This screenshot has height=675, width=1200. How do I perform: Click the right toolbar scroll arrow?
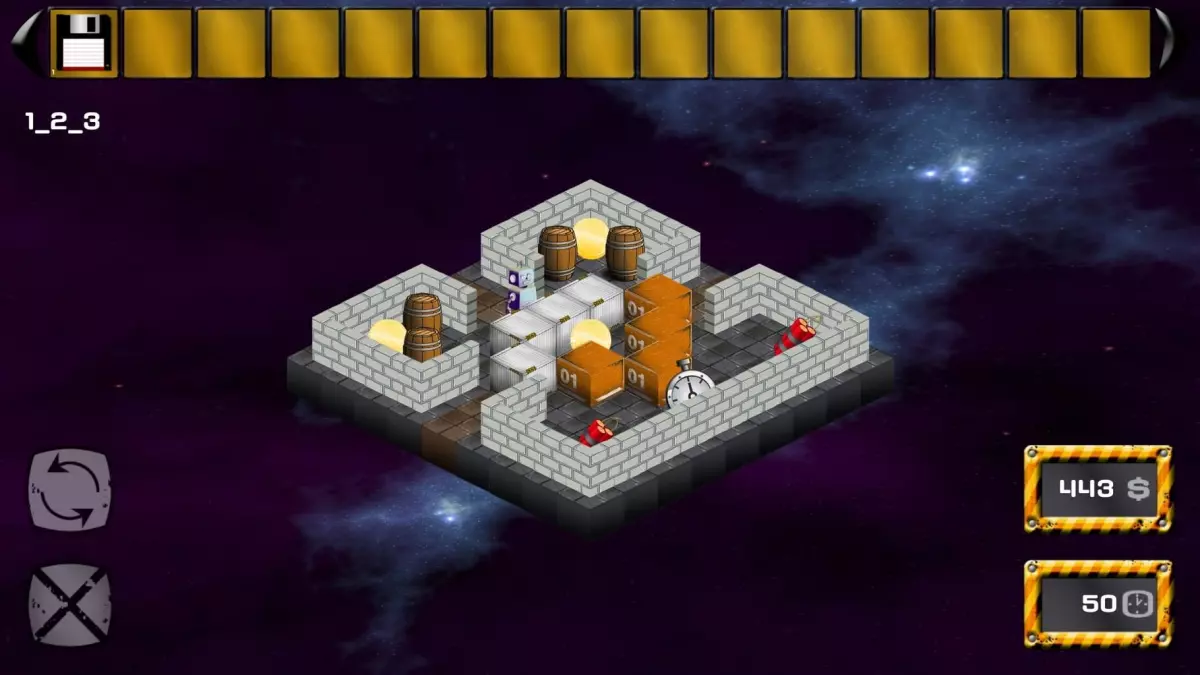(x=1167, y=43)
